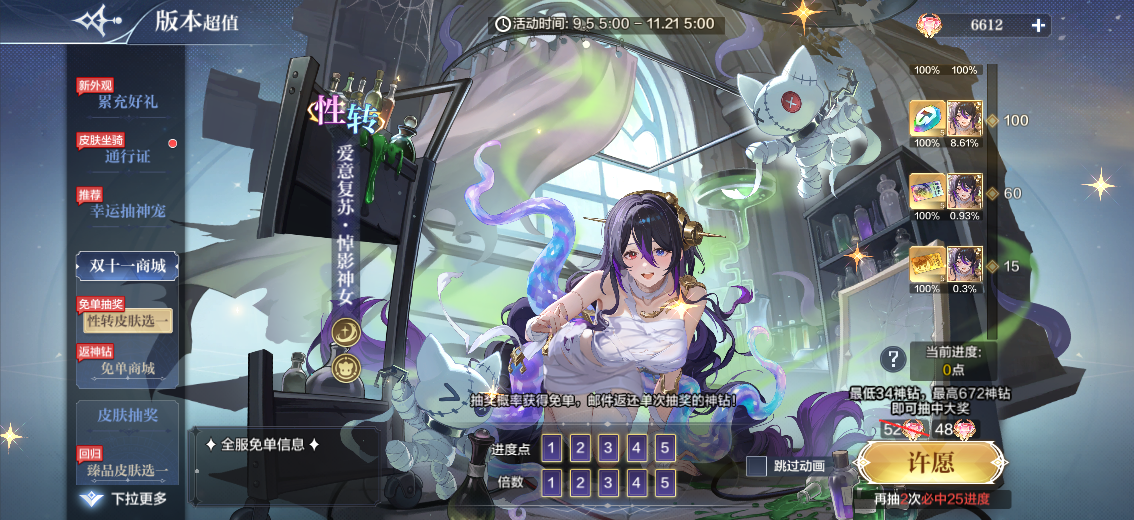
Task: Select the 臻品皮肤选一 tab
Action: (127, 470)
